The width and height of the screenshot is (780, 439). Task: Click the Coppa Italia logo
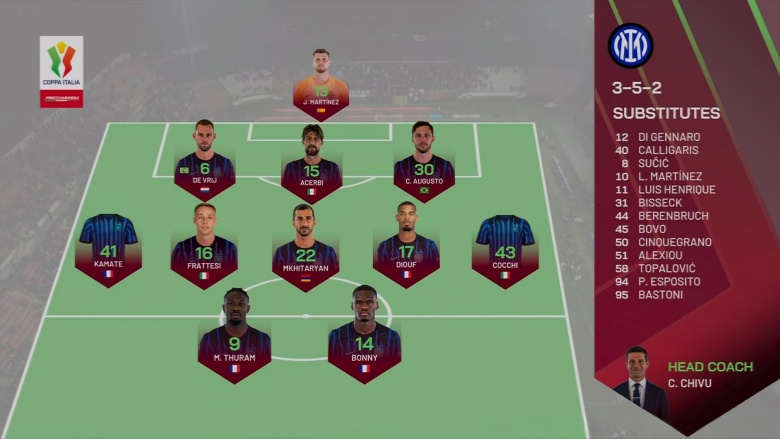(x=61, y=72)
